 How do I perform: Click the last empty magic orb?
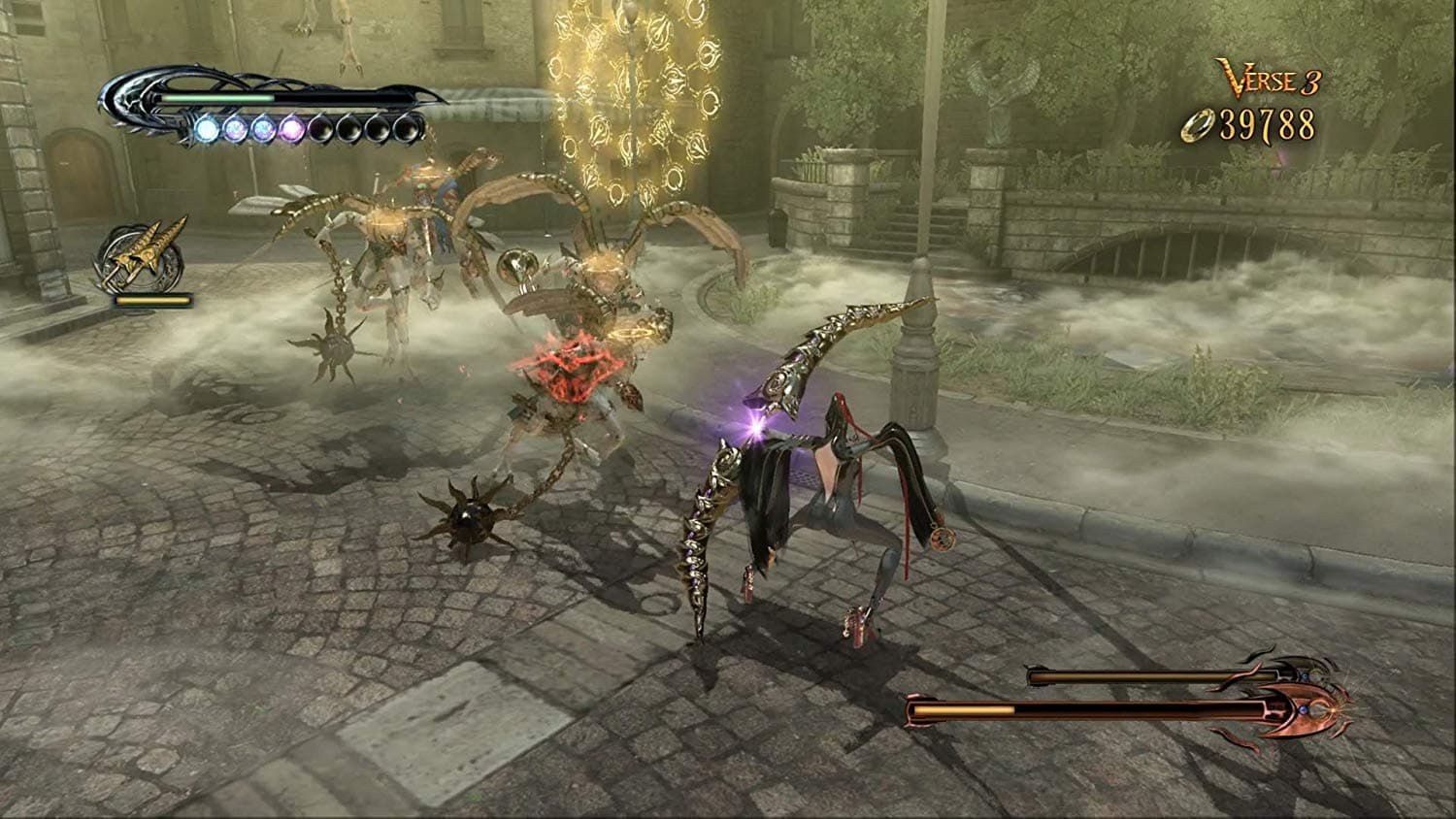pos(408,129)
